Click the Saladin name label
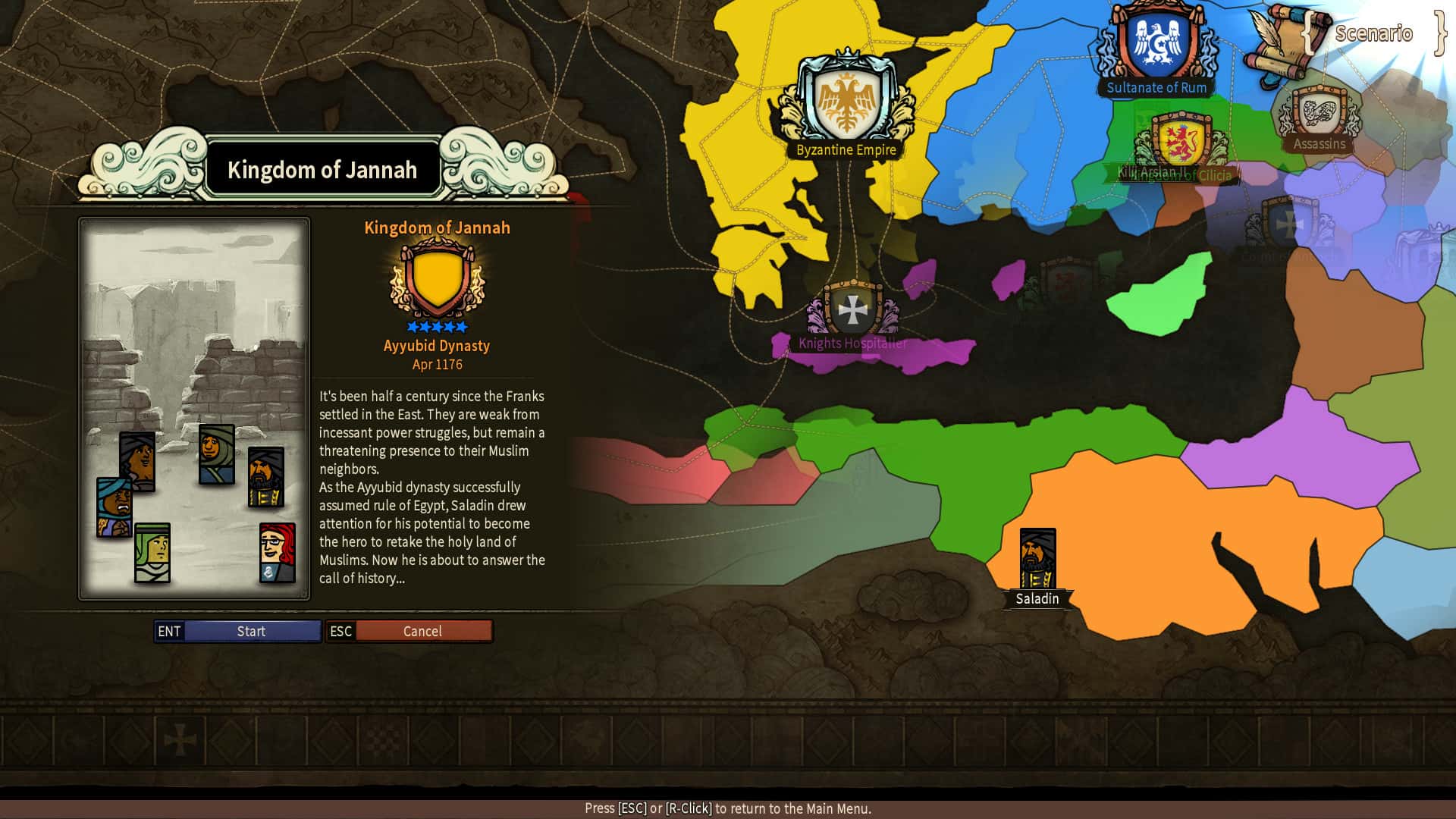 tap(1037, 599)
